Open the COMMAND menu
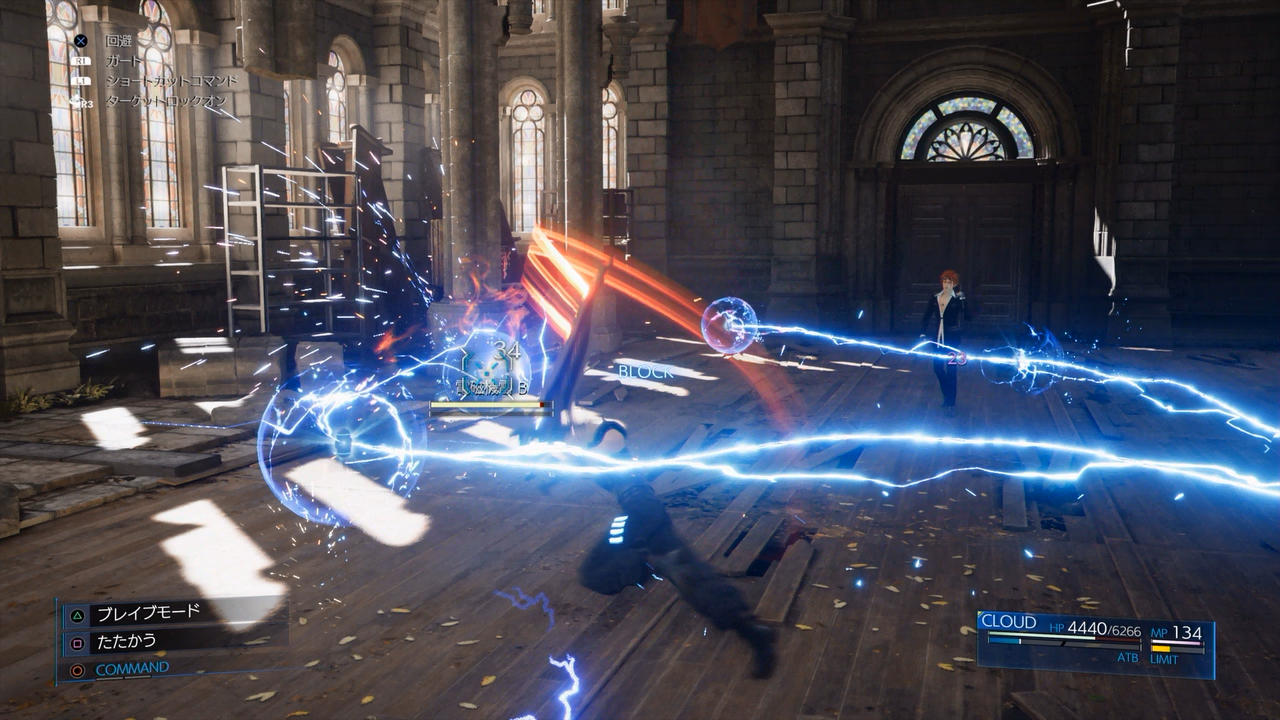The width and height of the screenshot is (1280, 720). click(132, 668)
